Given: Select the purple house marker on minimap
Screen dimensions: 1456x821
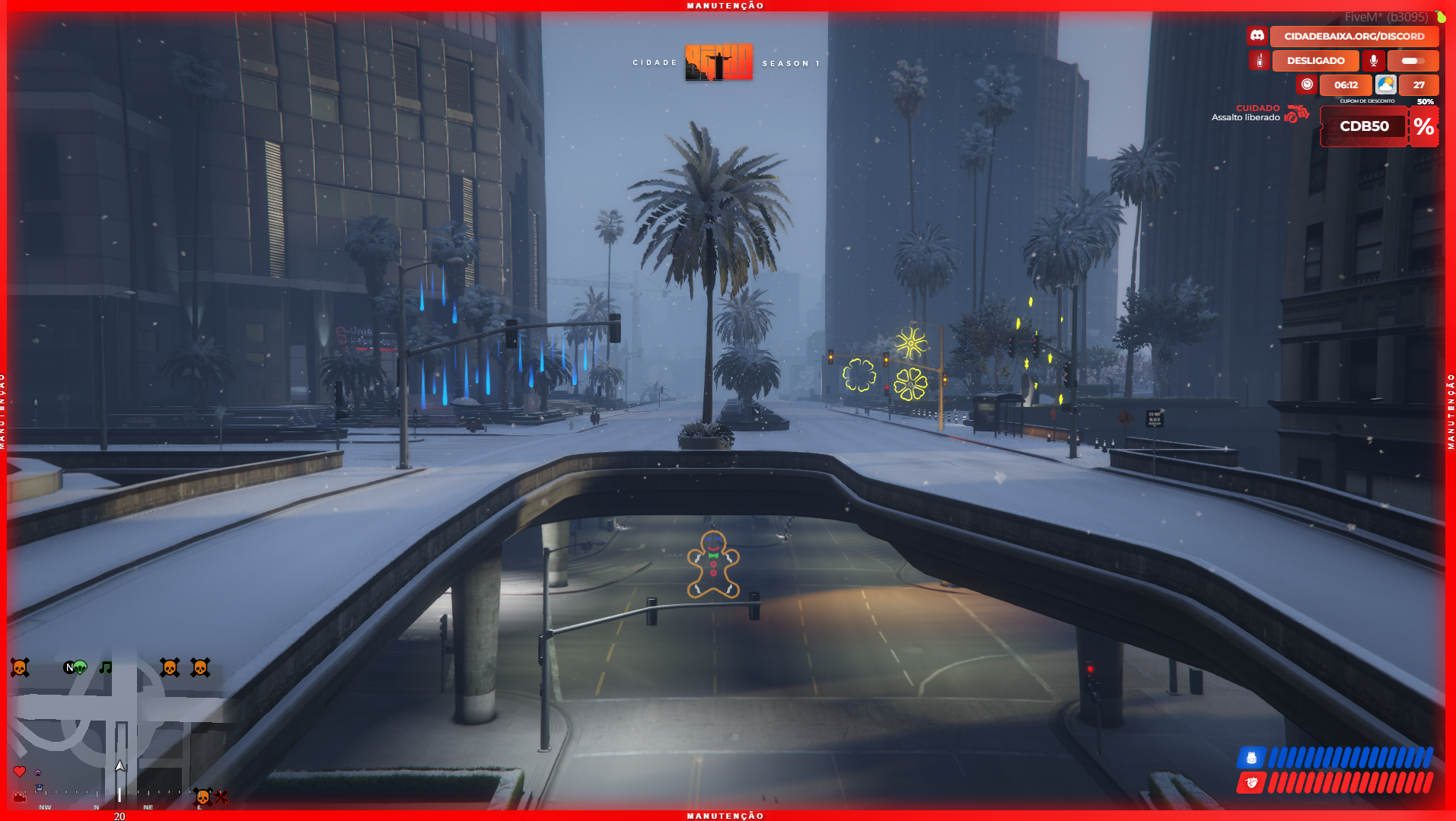Looking at the screenshot, I should coord(38,773).
